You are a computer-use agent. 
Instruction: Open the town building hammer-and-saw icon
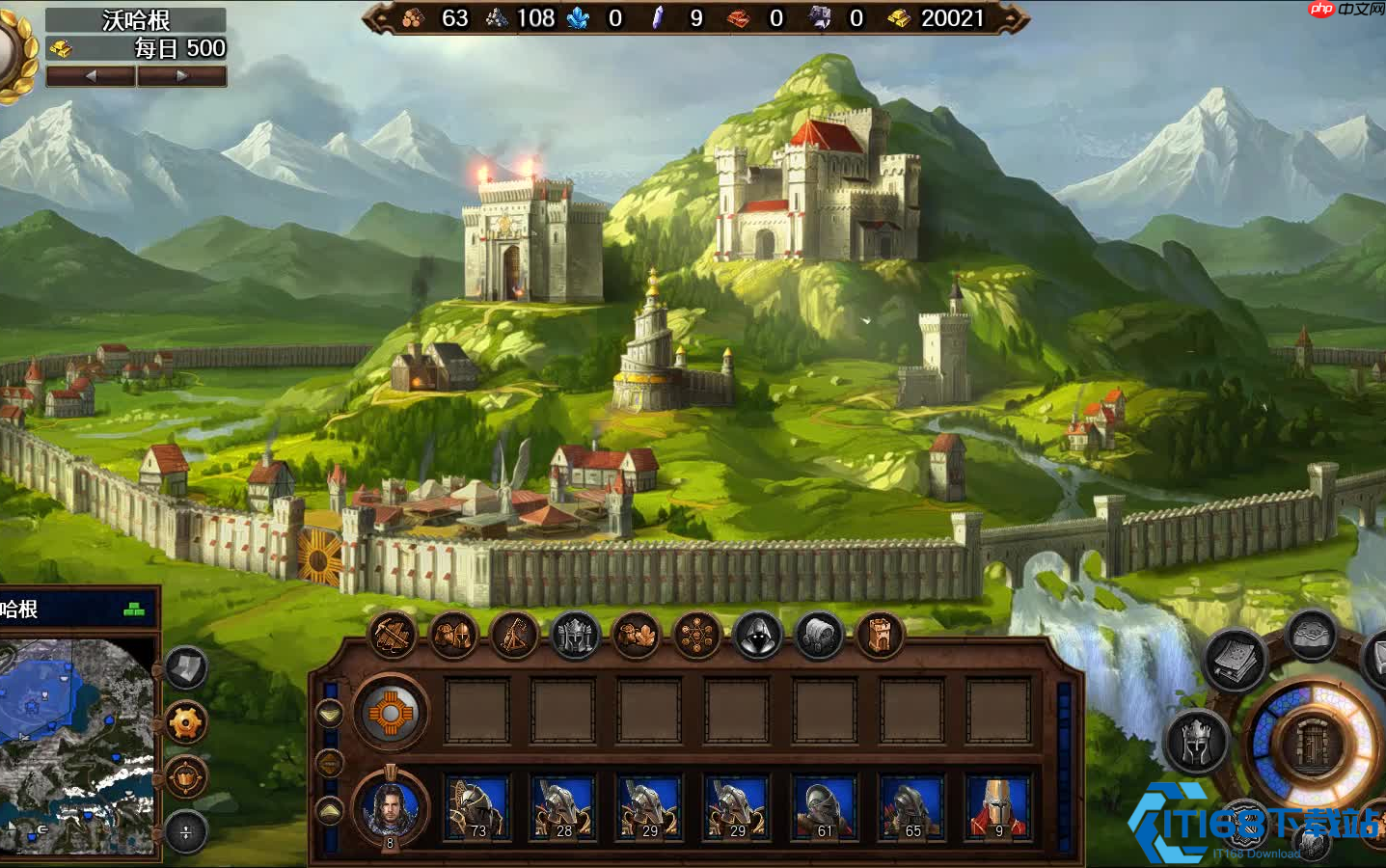pyautogui.click(x=393, y=637)
